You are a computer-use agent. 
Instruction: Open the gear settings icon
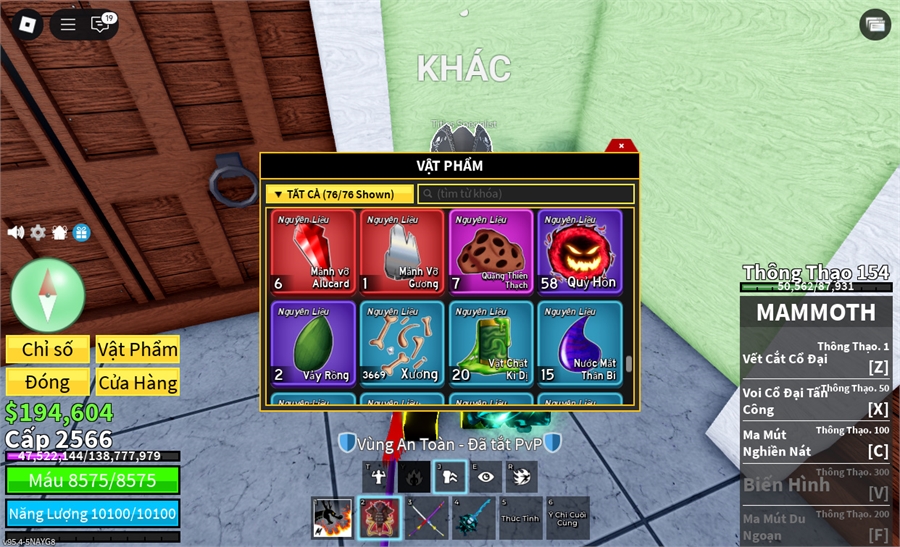pos(38,232)
